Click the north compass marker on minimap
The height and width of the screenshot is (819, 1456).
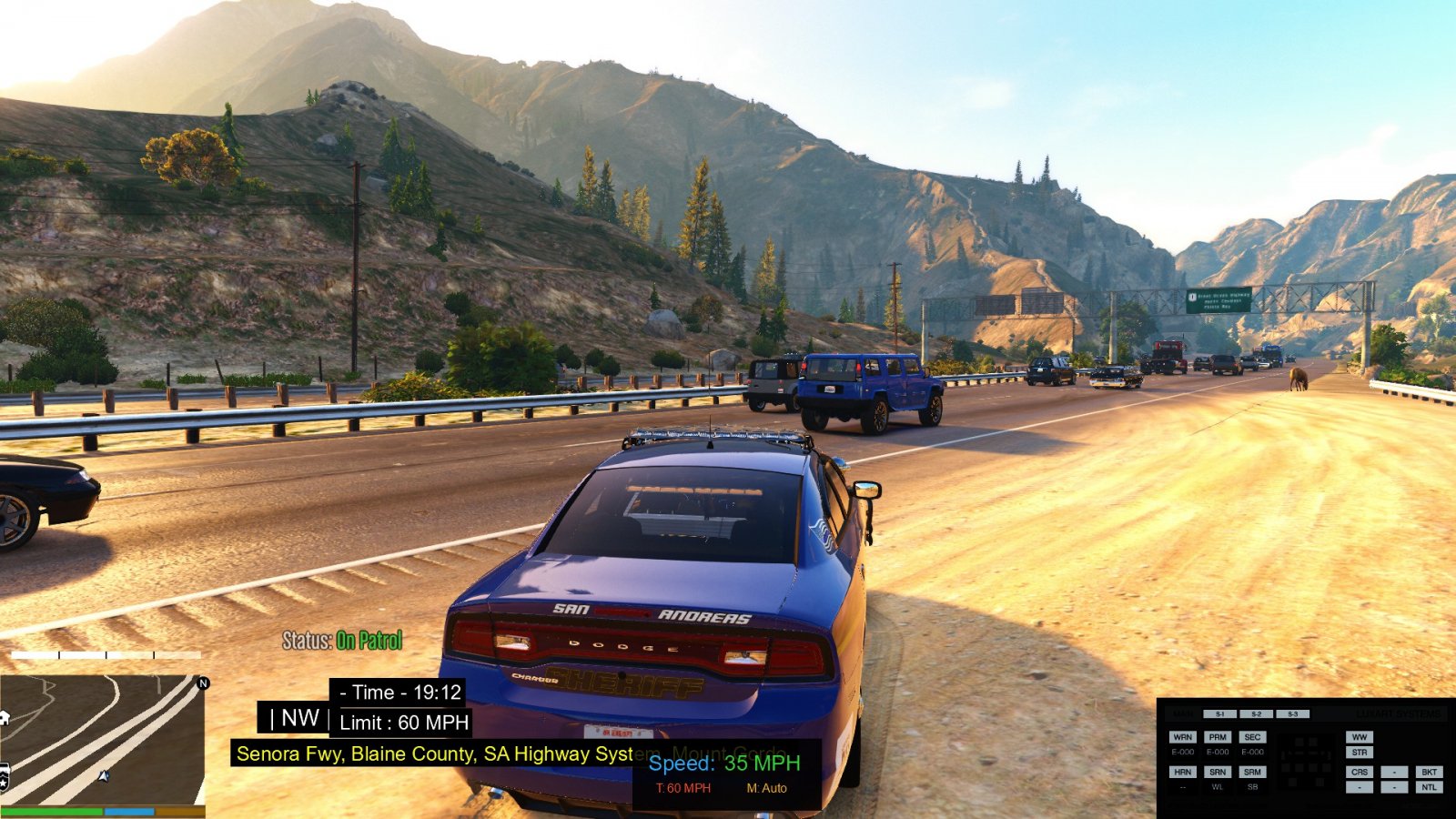pyautogui.click(x=203, y=683)
